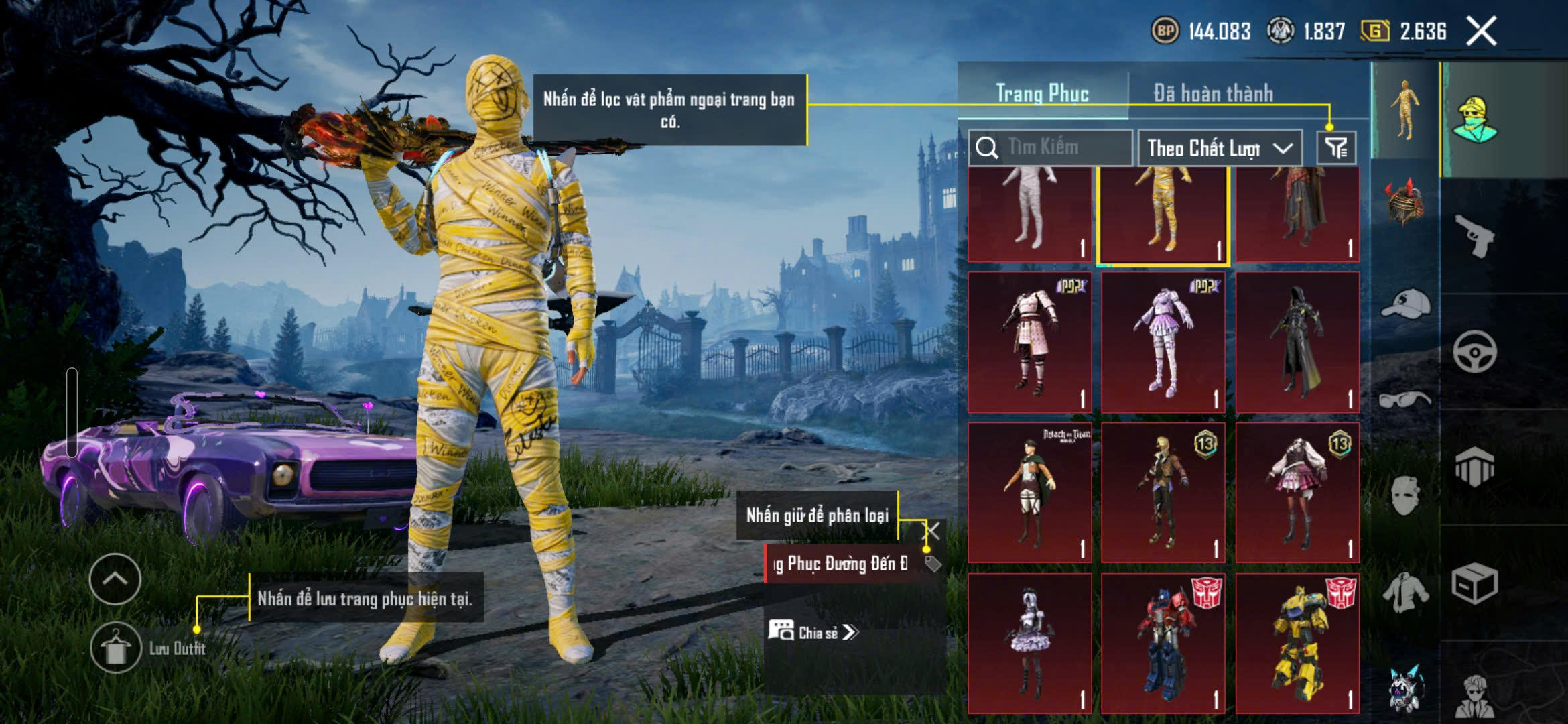This screenshot has height=724, width=1568.
Task: Open the steering wheel vehicle skins section
Action: [1475, 351]
